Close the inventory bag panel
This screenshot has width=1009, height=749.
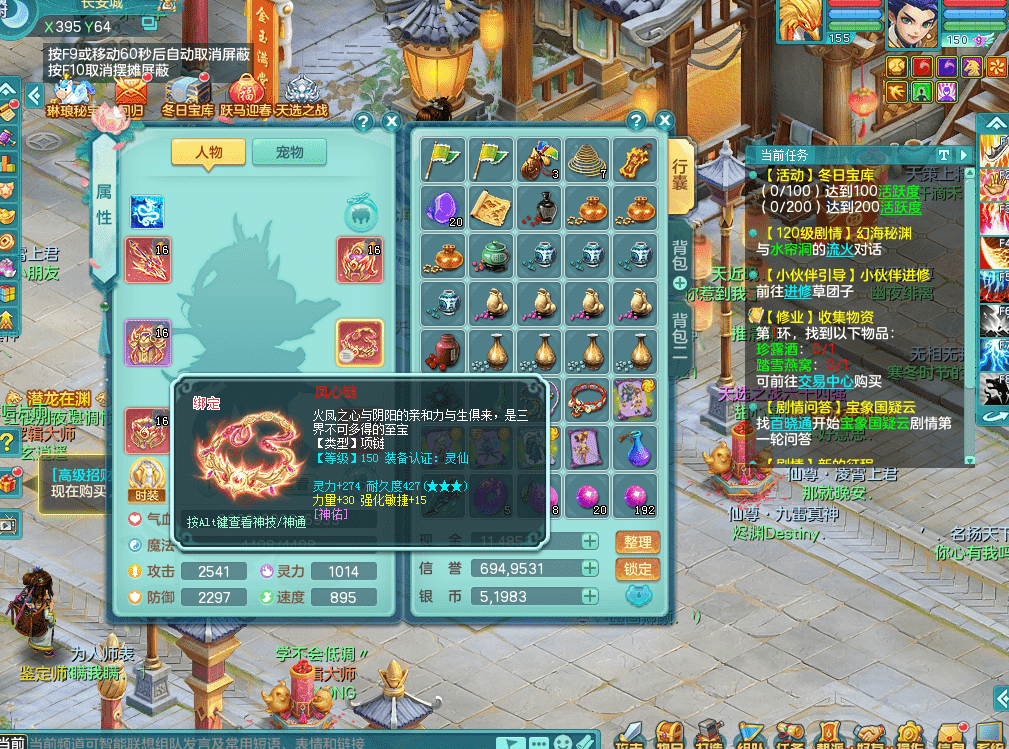tap(662, 121)
